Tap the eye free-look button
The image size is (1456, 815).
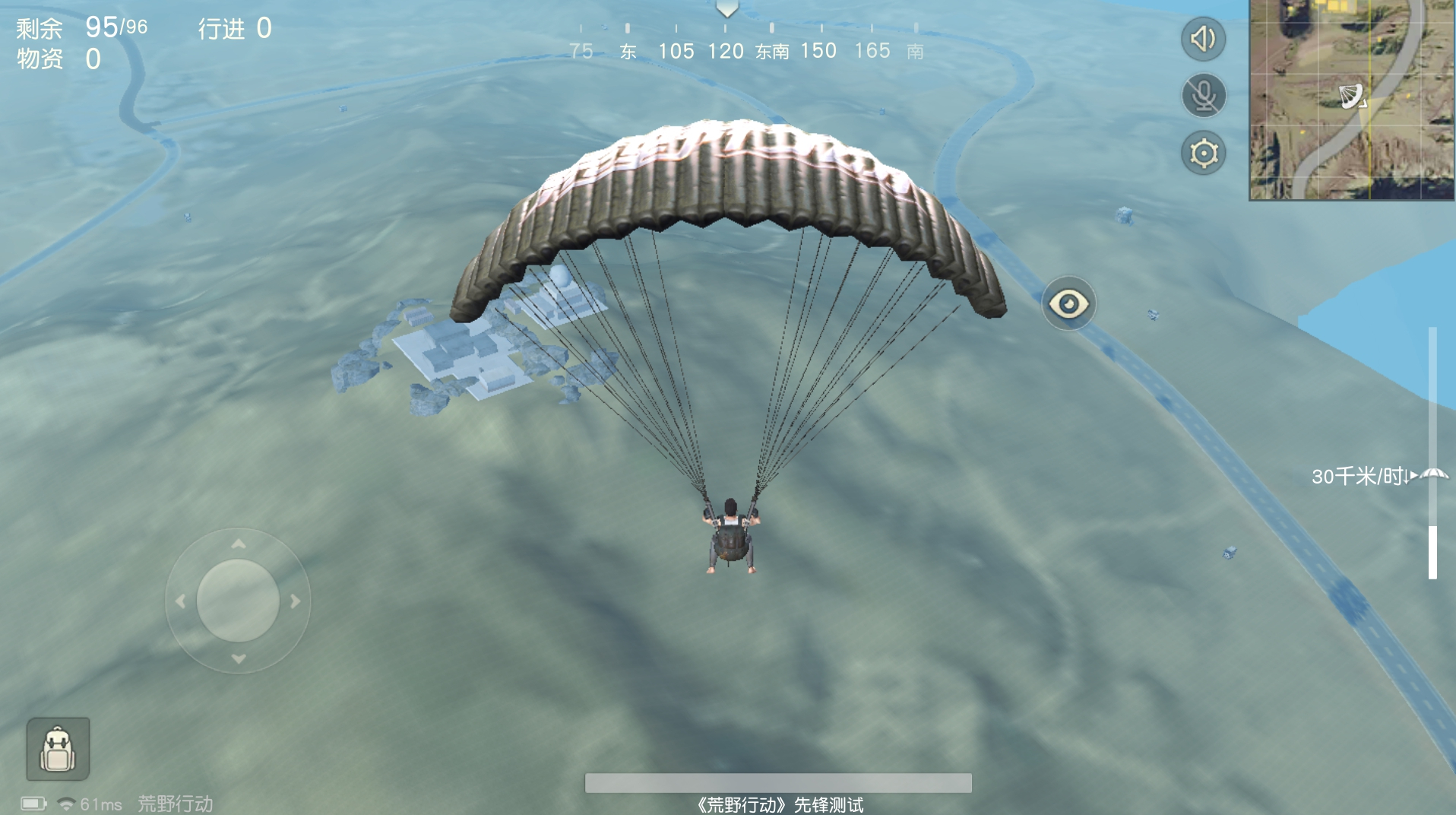1068,304
